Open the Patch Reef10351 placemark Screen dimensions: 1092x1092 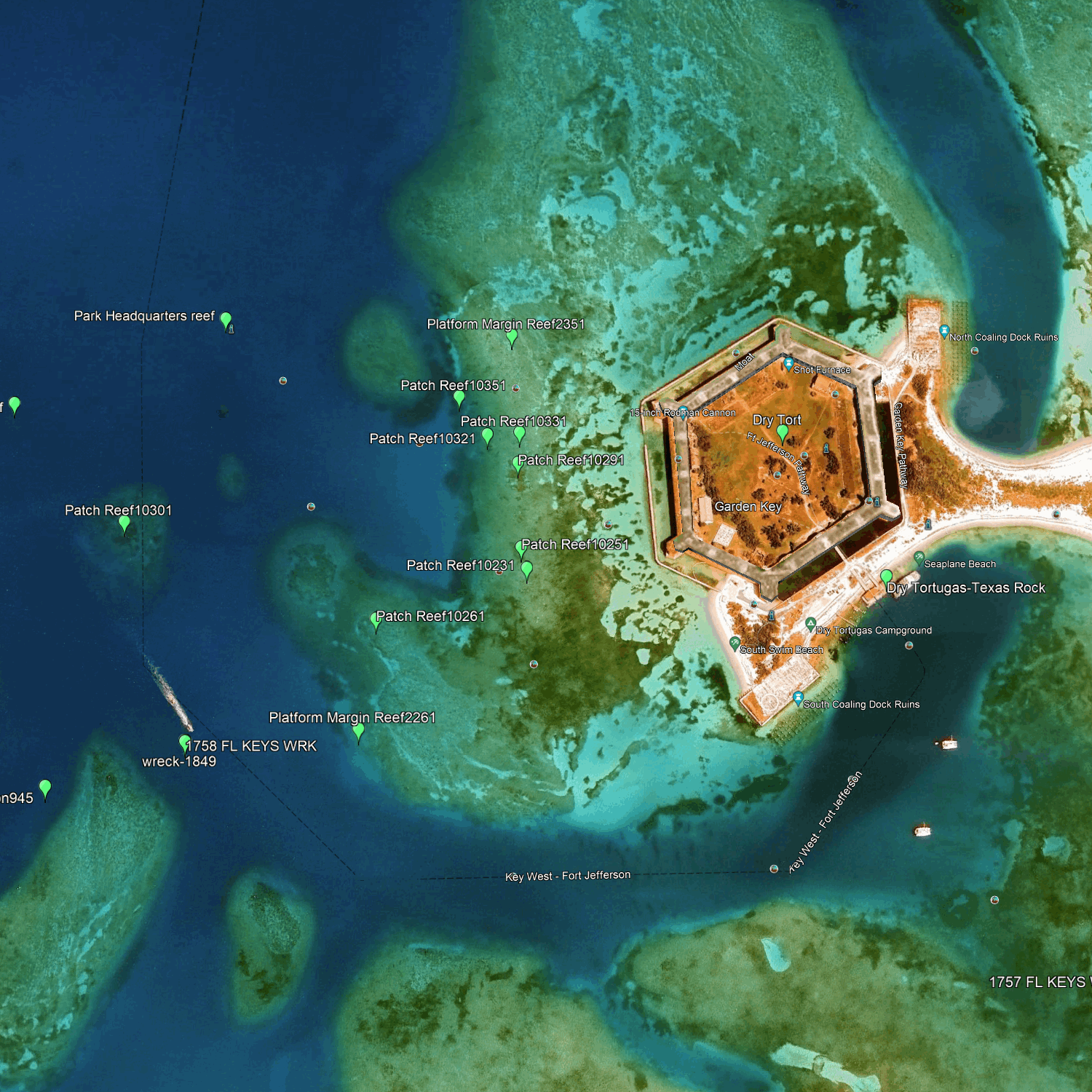(x=459, y=398)
